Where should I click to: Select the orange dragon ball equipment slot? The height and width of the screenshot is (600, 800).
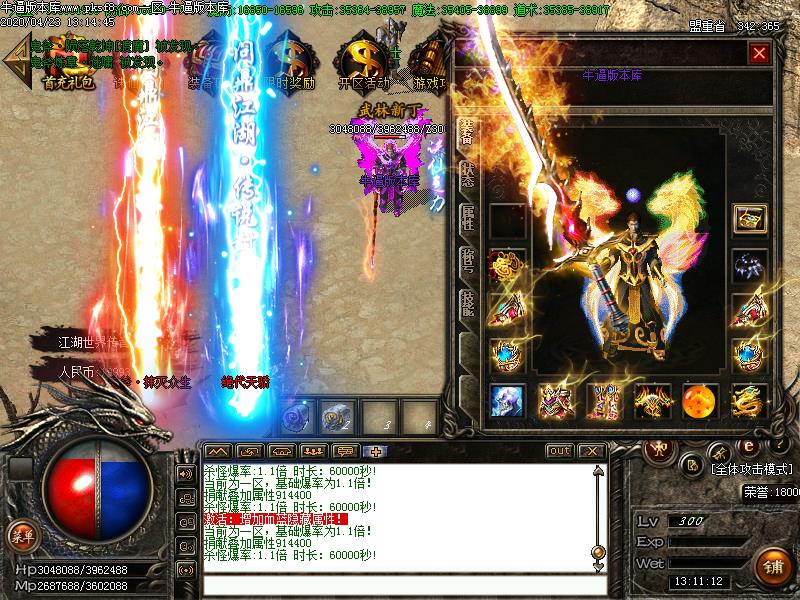699,401
